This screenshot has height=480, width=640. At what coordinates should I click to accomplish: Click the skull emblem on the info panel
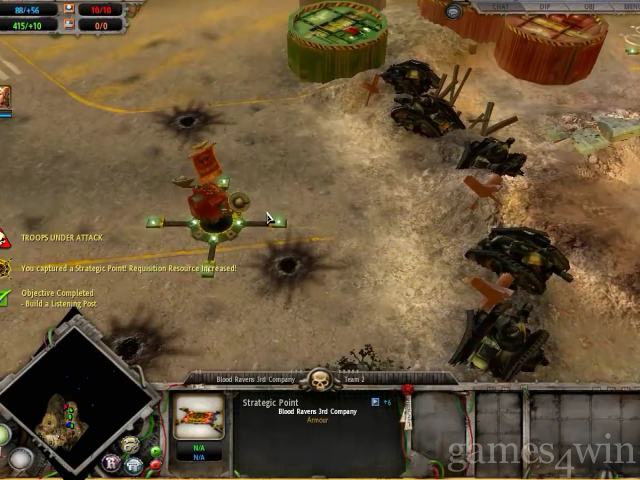[x=320, y=380]
